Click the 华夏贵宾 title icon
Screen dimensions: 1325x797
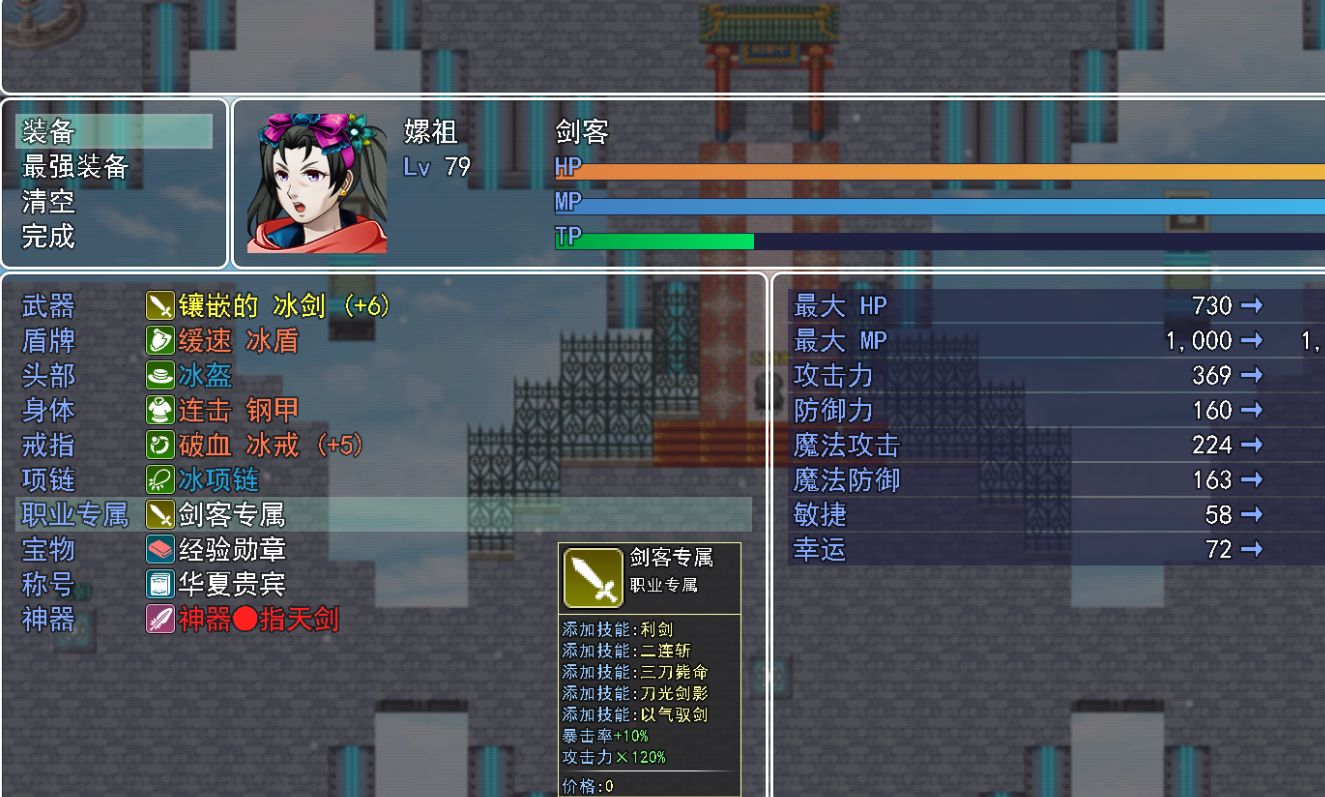(x=159, y=583)
